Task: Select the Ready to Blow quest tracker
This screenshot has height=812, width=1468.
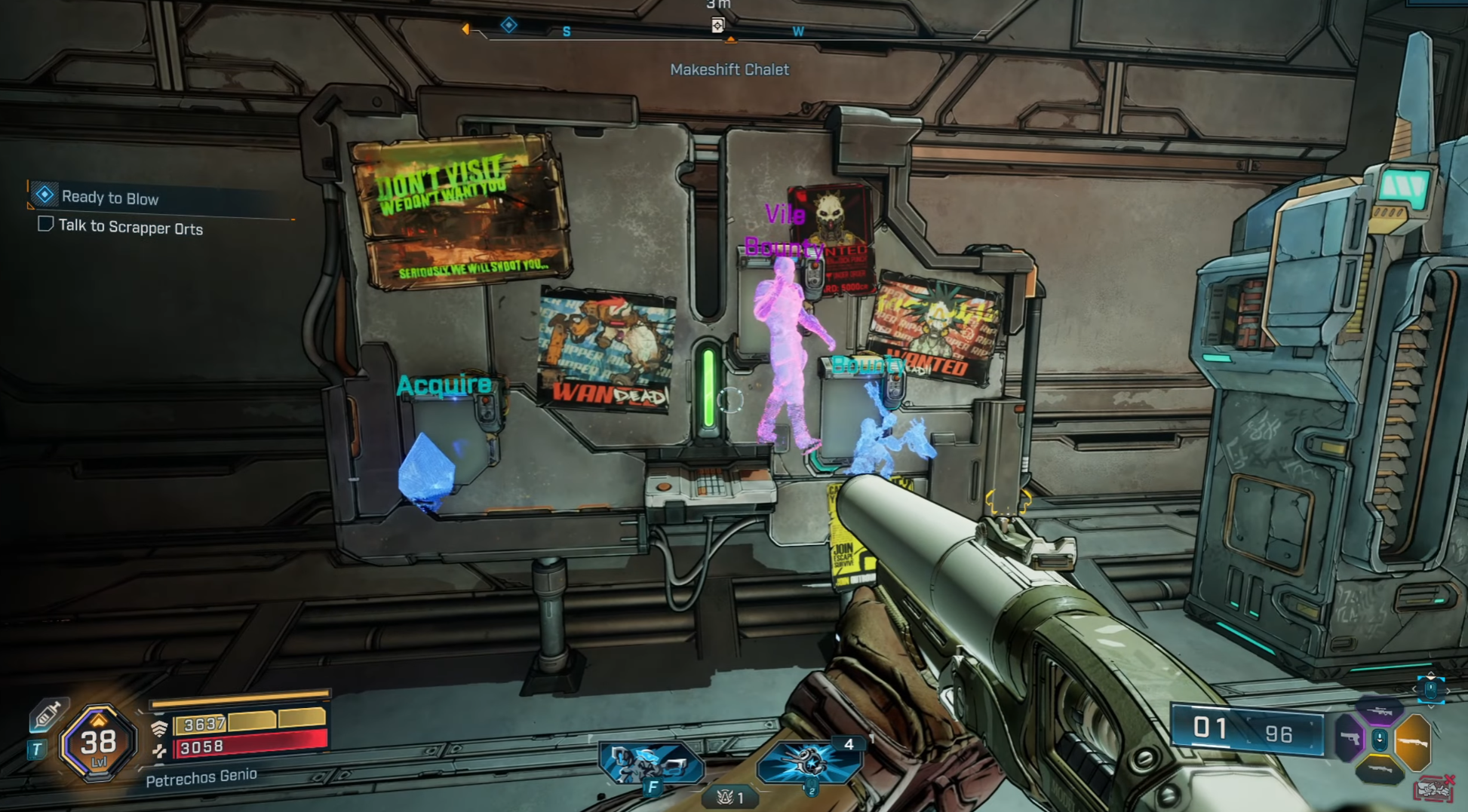Action: tap(109, 198)
